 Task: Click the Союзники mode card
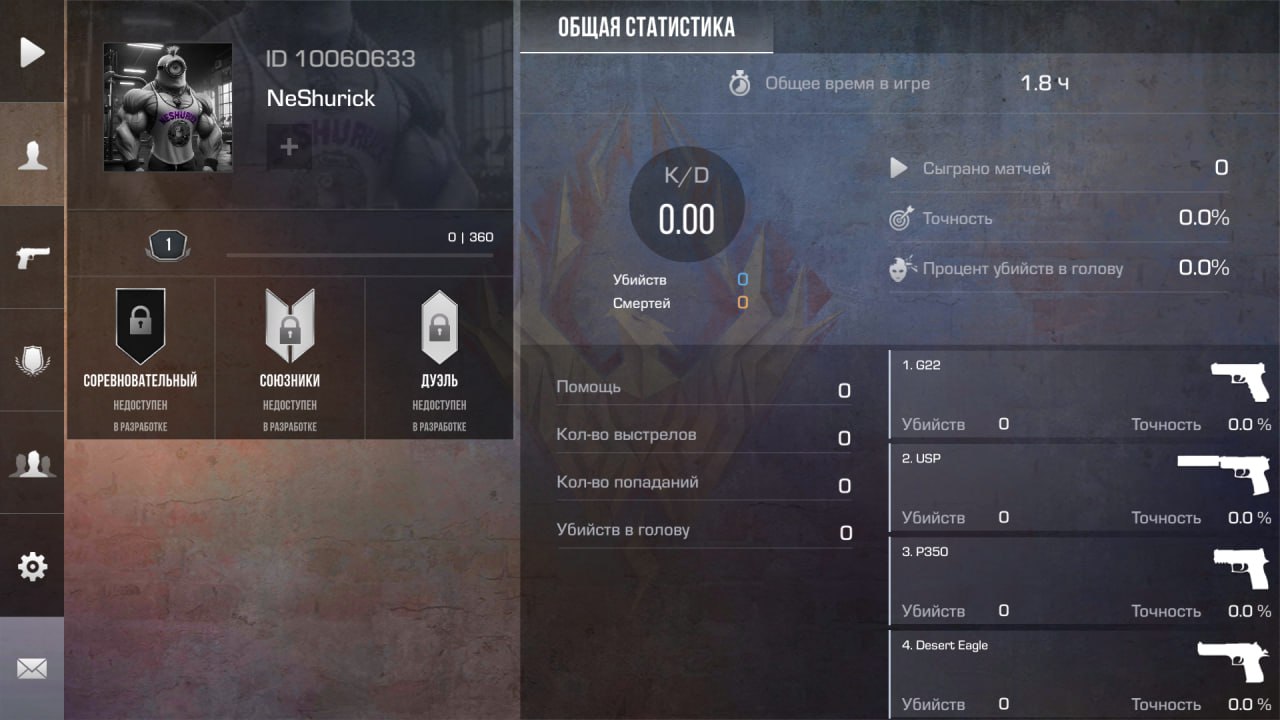tap(290, 355)
